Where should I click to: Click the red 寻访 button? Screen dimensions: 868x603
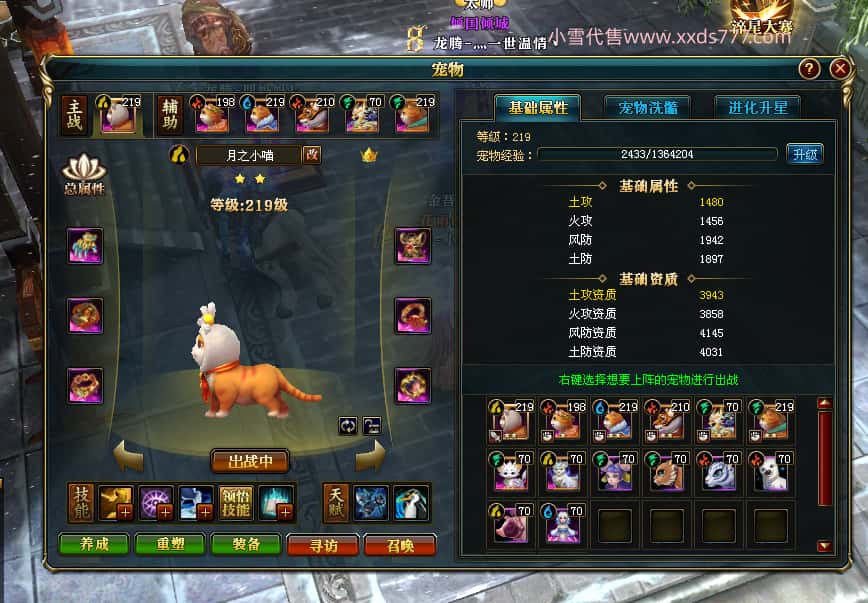tap(324, 544)
